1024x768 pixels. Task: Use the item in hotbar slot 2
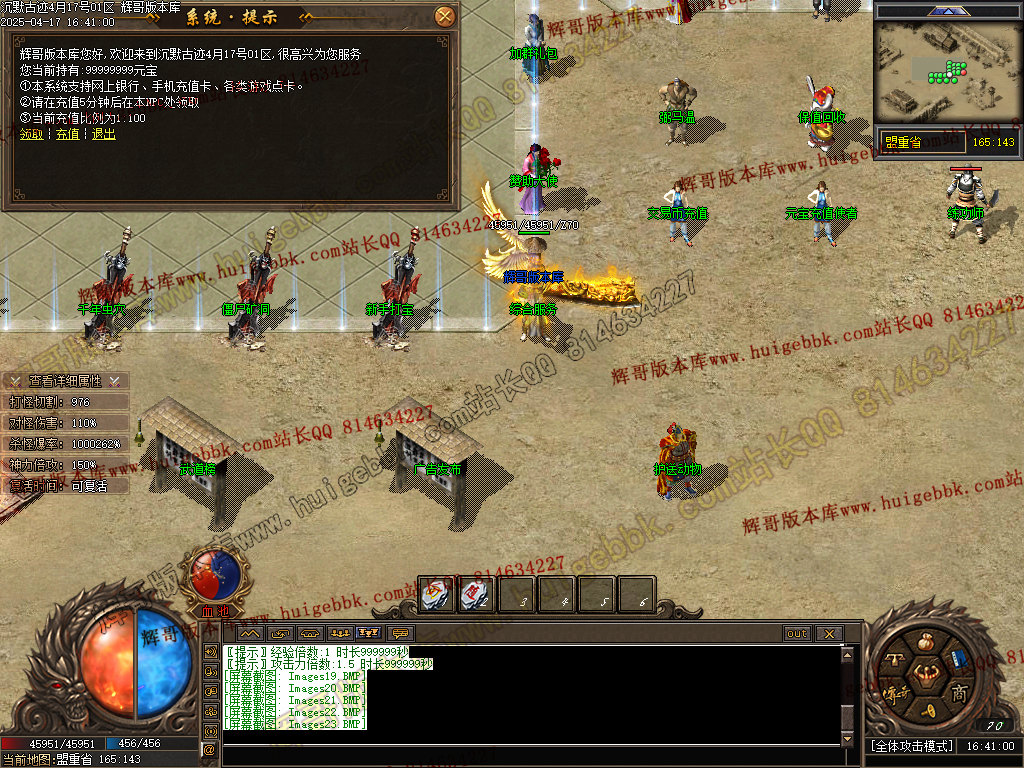pyautogui.click(x=476, y=594)
